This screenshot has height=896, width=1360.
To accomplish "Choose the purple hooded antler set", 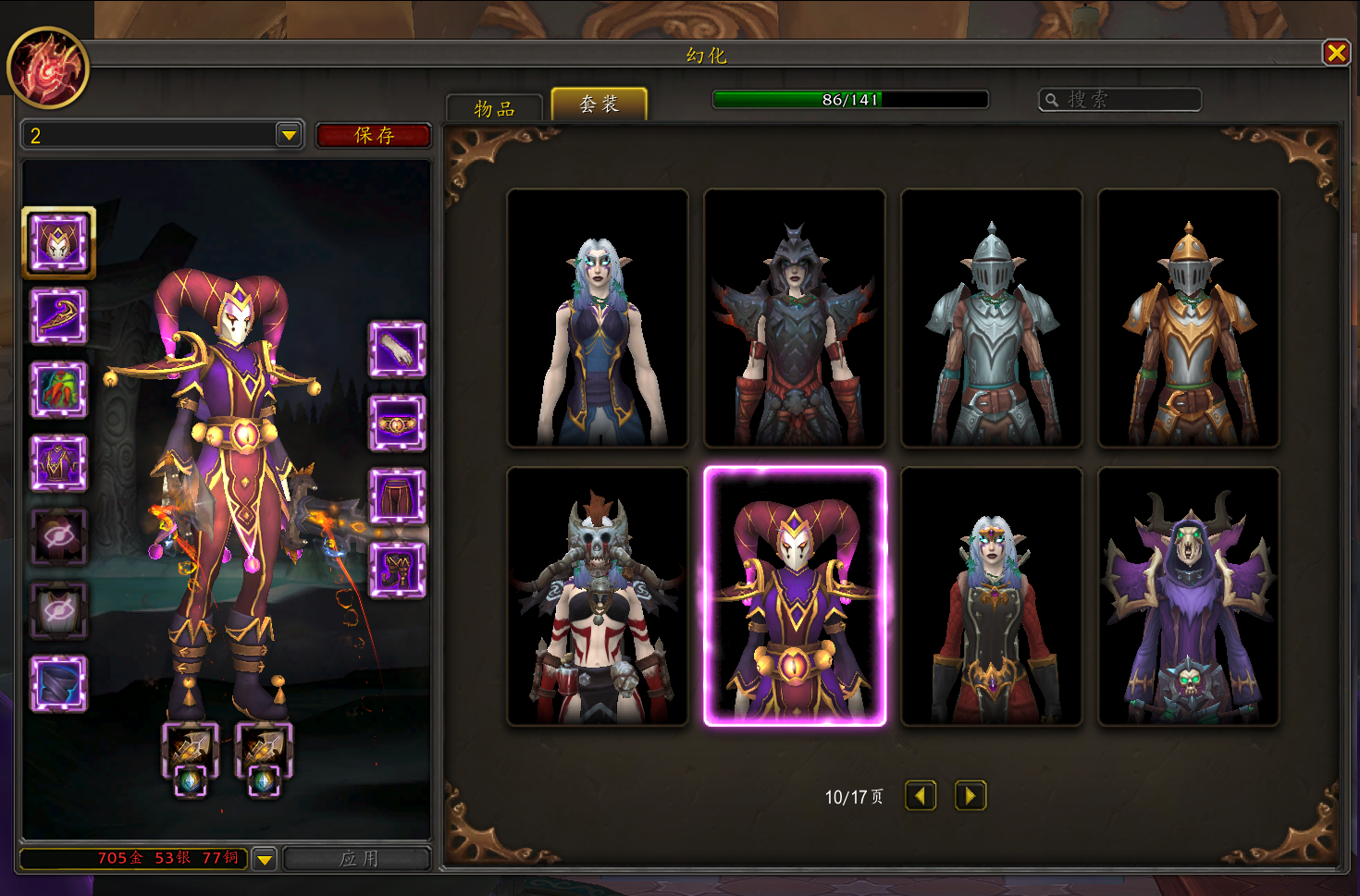I will click(x=1189, y=596).
